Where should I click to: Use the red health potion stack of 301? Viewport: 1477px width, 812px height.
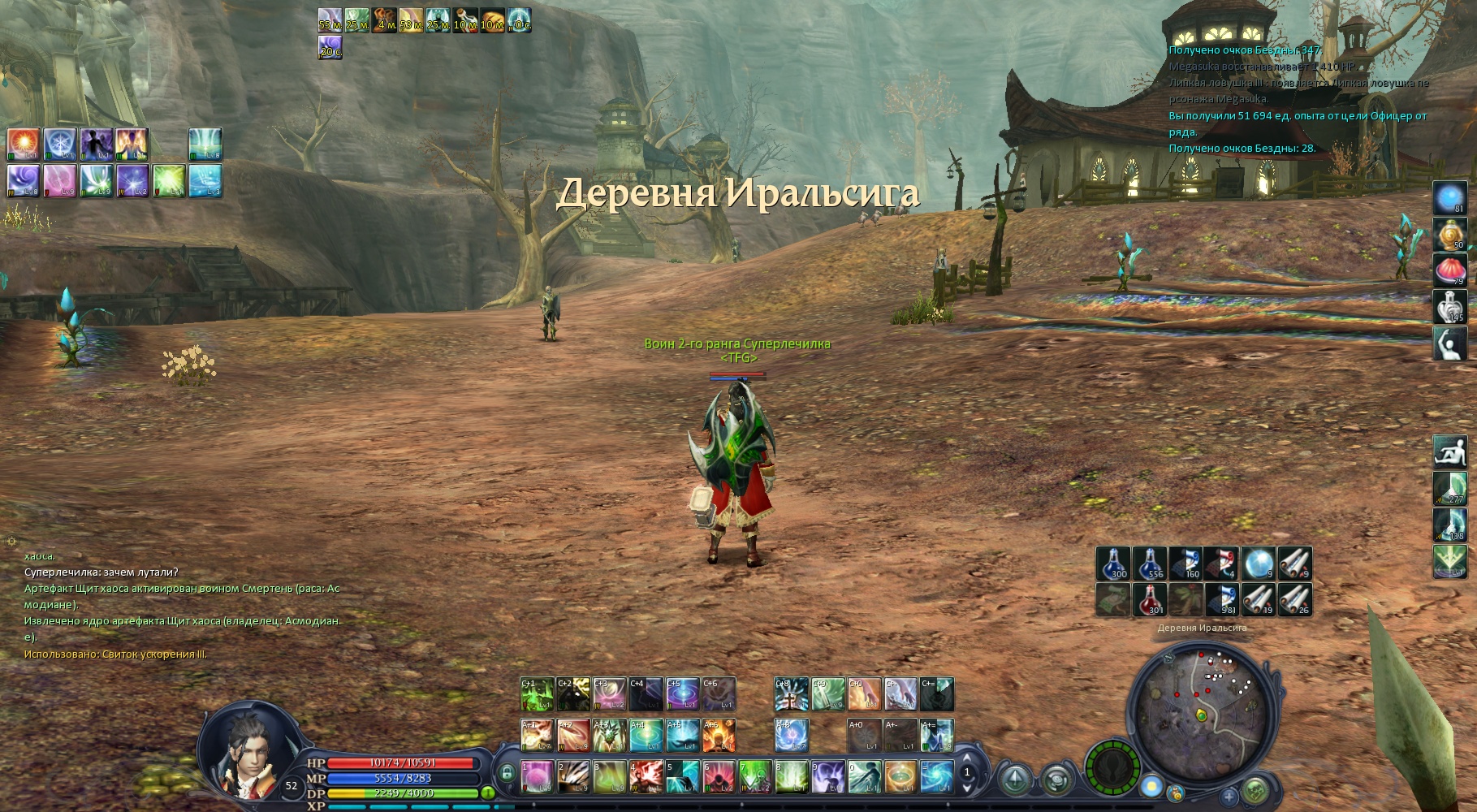1150,599
